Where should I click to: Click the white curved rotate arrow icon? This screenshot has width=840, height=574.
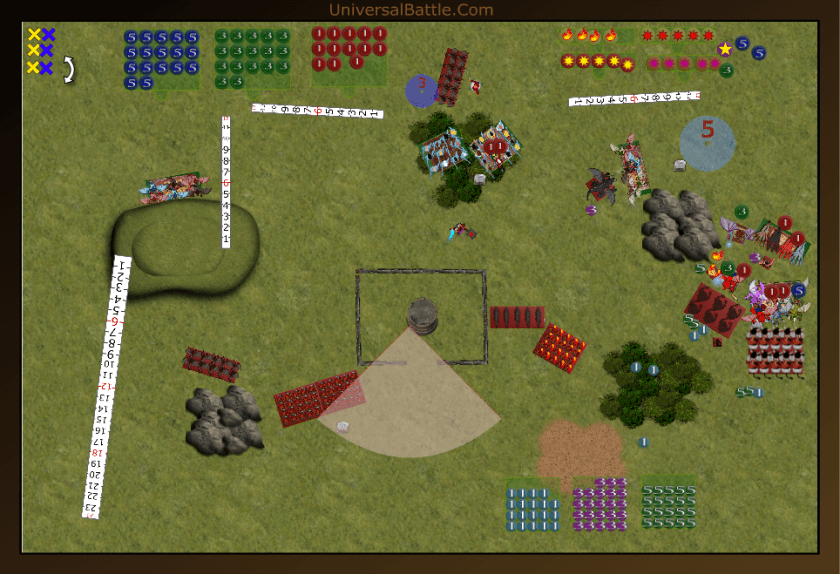[70, 68]
